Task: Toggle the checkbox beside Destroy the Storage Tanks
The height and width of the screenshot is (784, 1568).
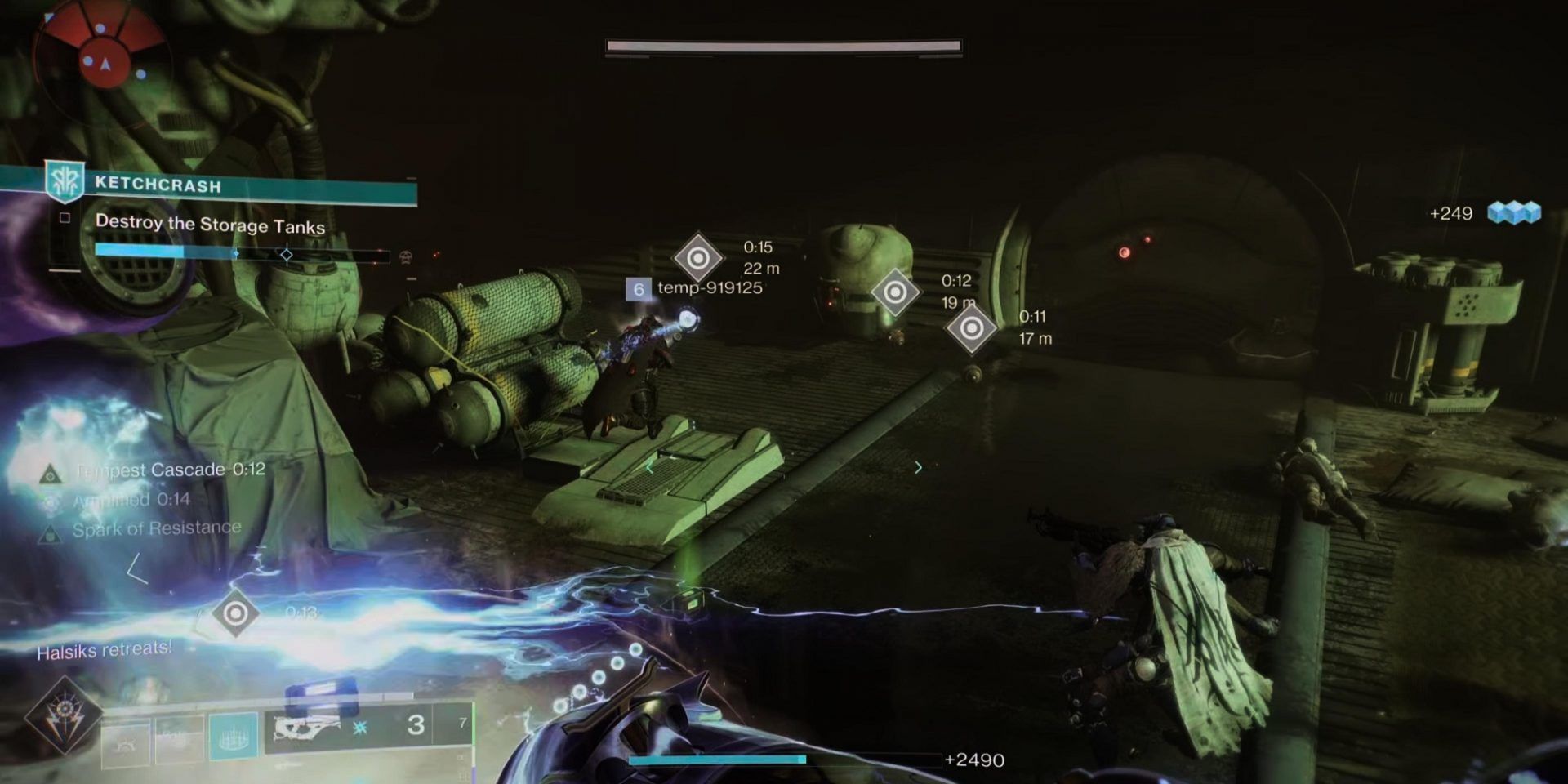Action: 65,216
